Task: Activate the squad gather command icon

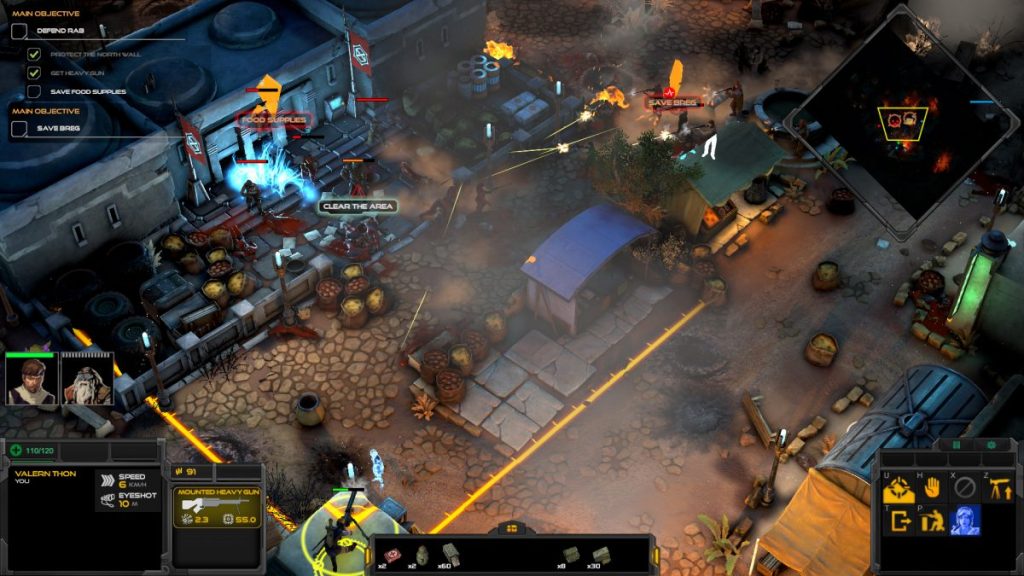Action: (897, 488)
